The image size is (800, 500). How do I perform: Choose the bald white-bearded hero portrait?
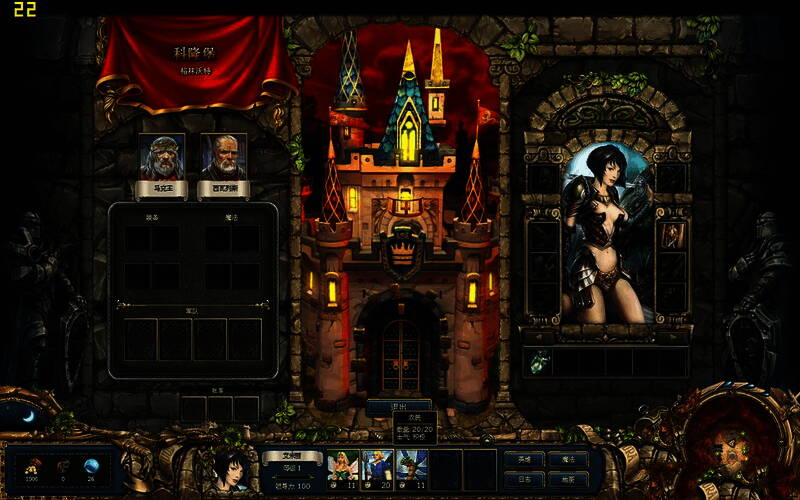coord(223,157)
